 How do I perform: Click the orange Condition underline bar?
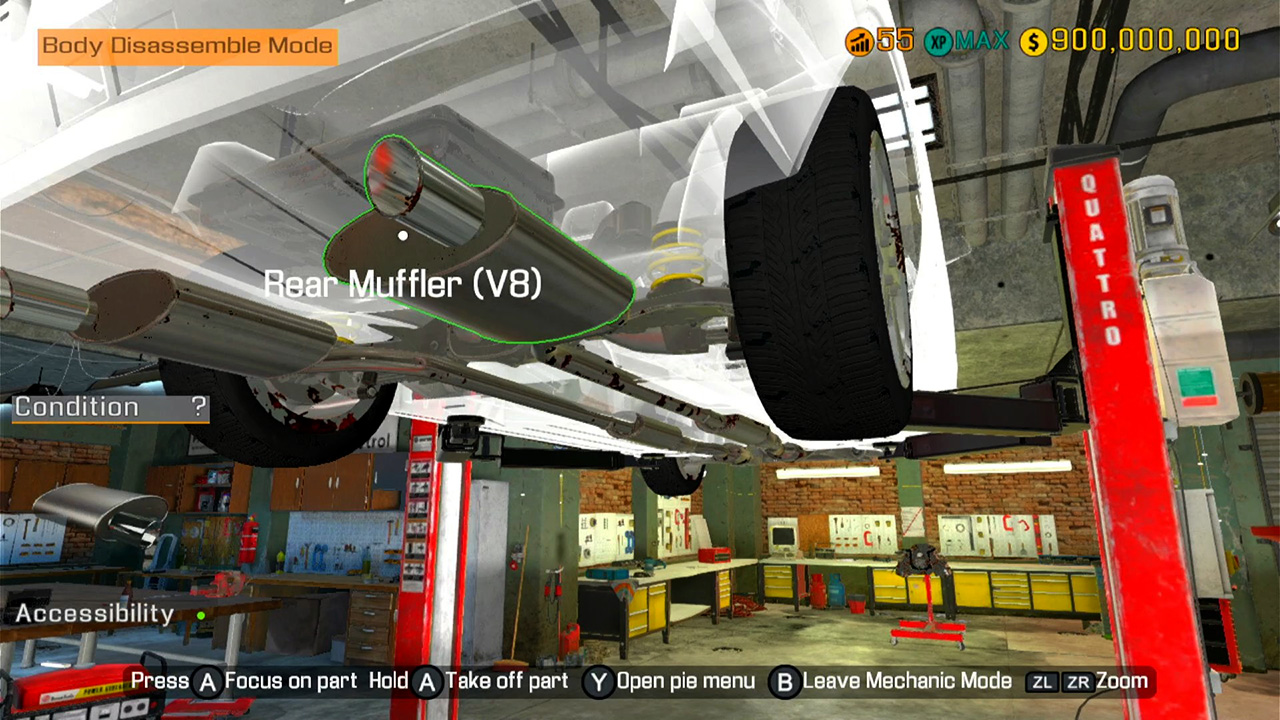(110, 422)
